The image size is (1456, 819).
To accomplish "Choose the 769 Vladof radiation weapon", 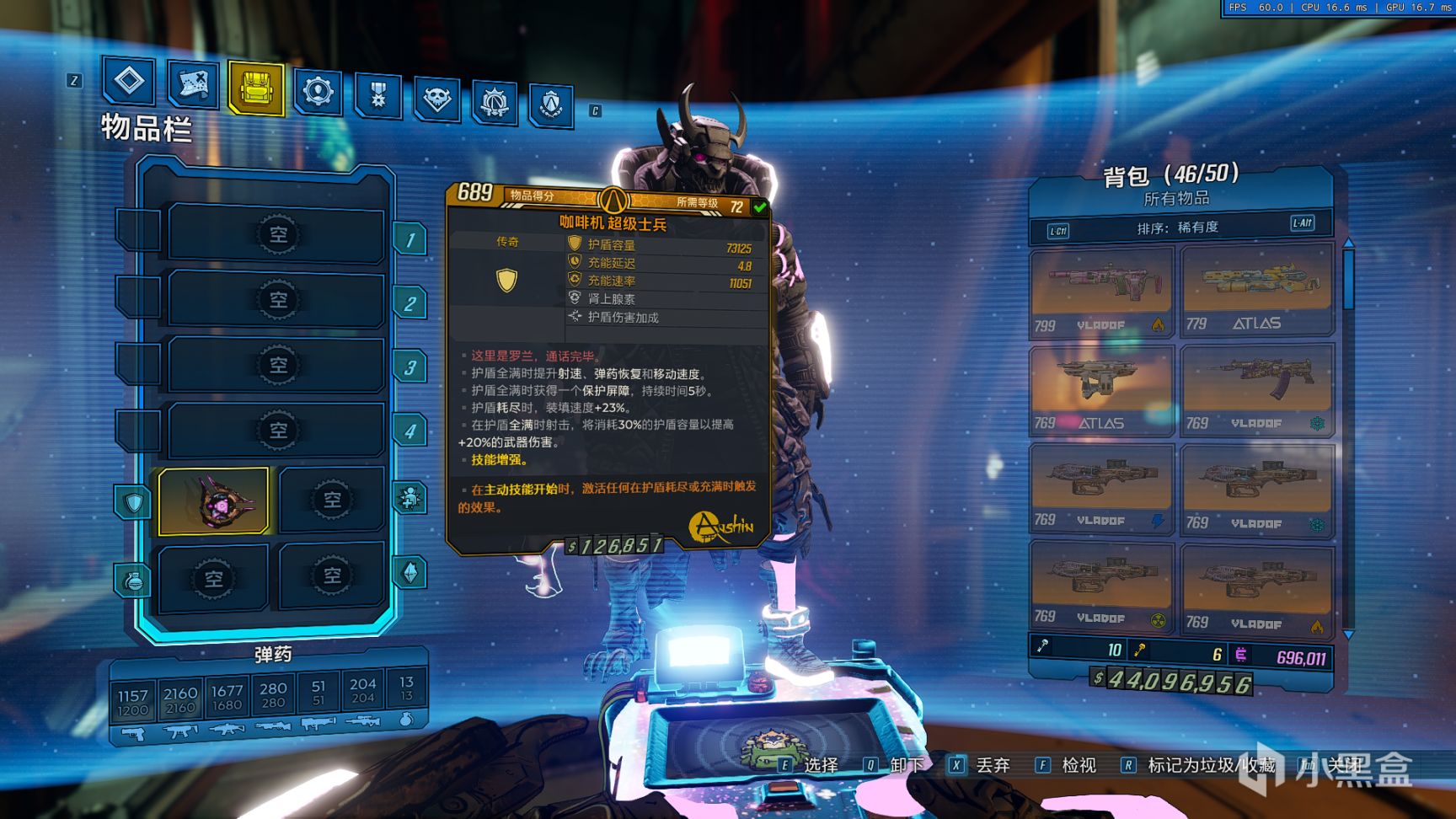I will (x=1100, y=586).
